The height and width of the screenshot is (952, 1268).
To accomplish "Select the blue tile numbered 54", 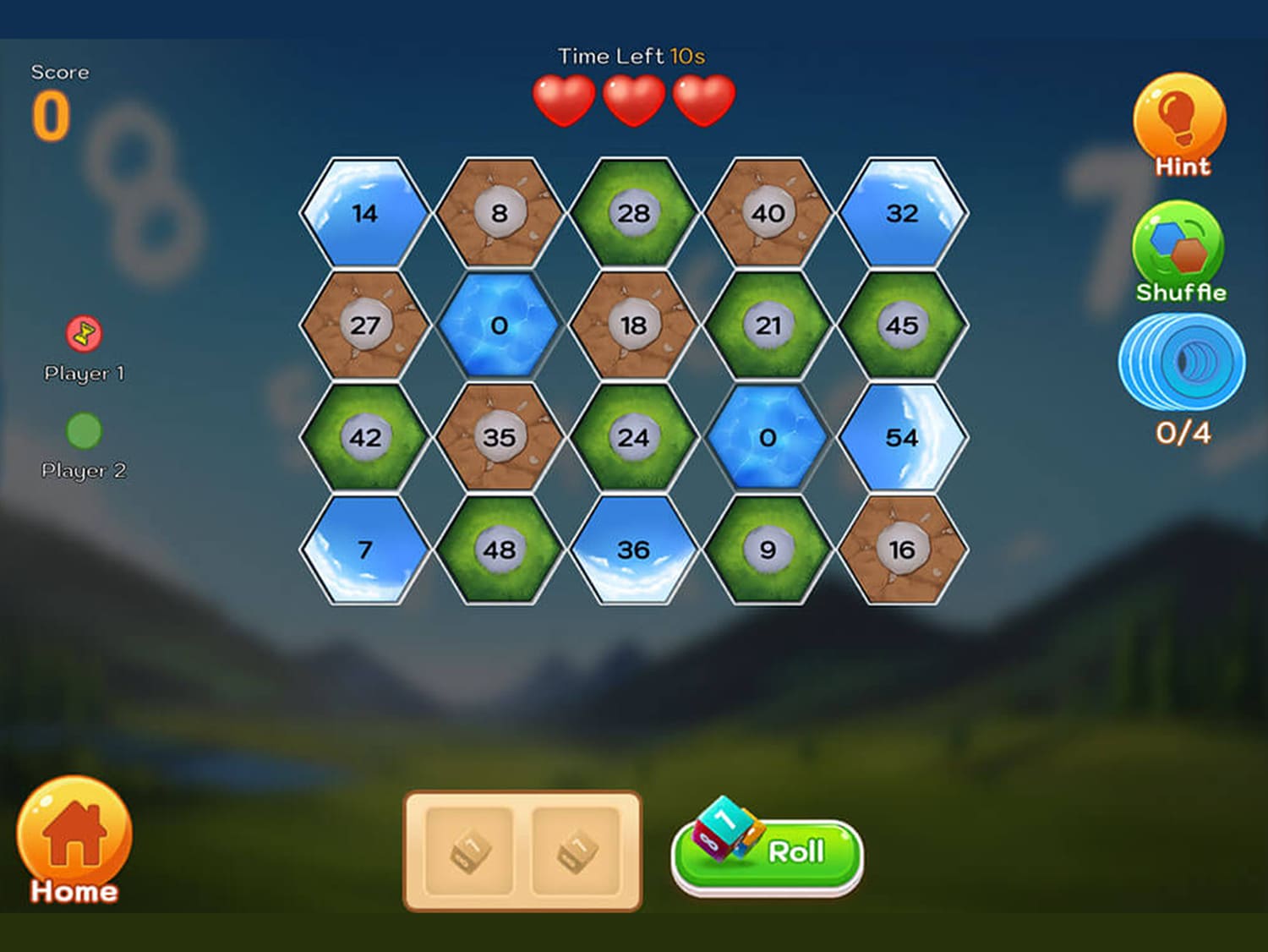I will [902, 437].
